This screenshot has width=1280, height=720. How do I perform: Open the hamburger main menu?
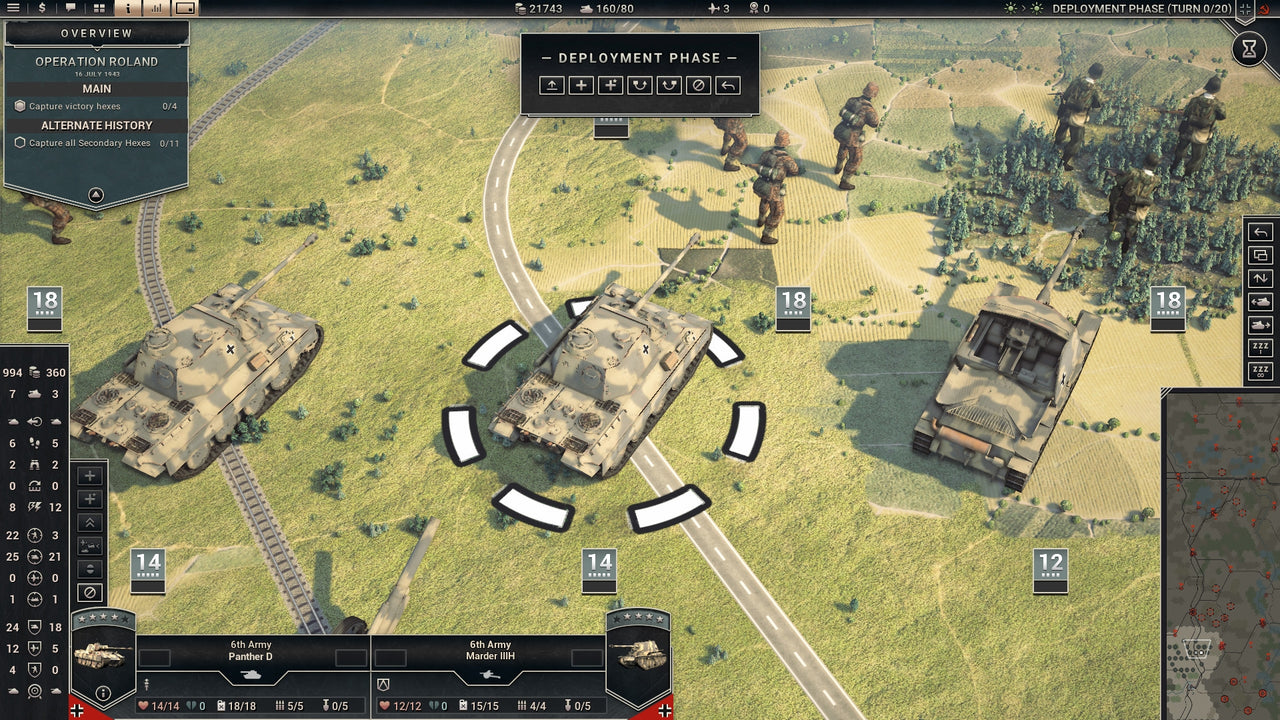point(14,9)
